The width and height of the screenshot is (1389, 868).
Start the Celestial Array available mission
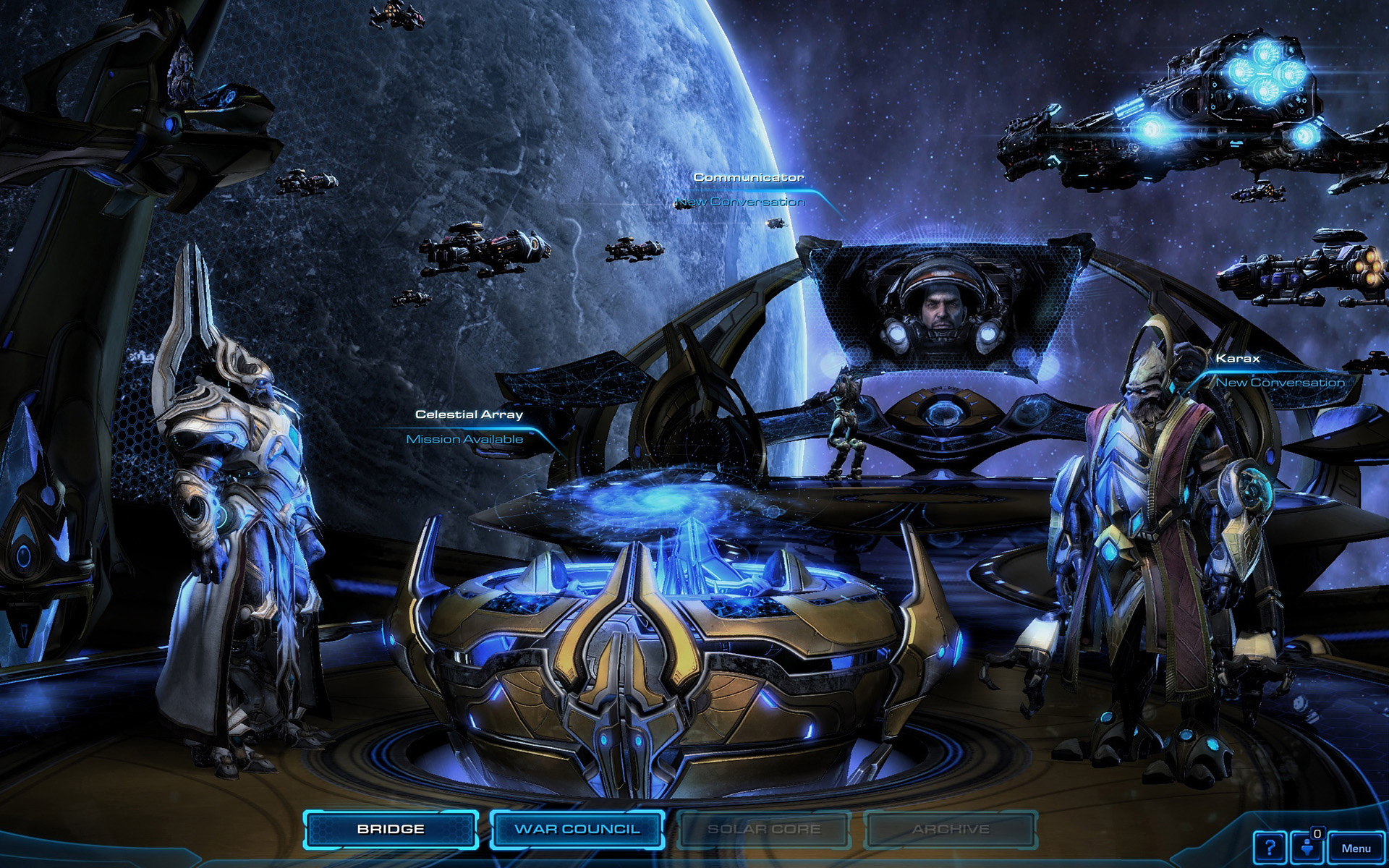464,439
